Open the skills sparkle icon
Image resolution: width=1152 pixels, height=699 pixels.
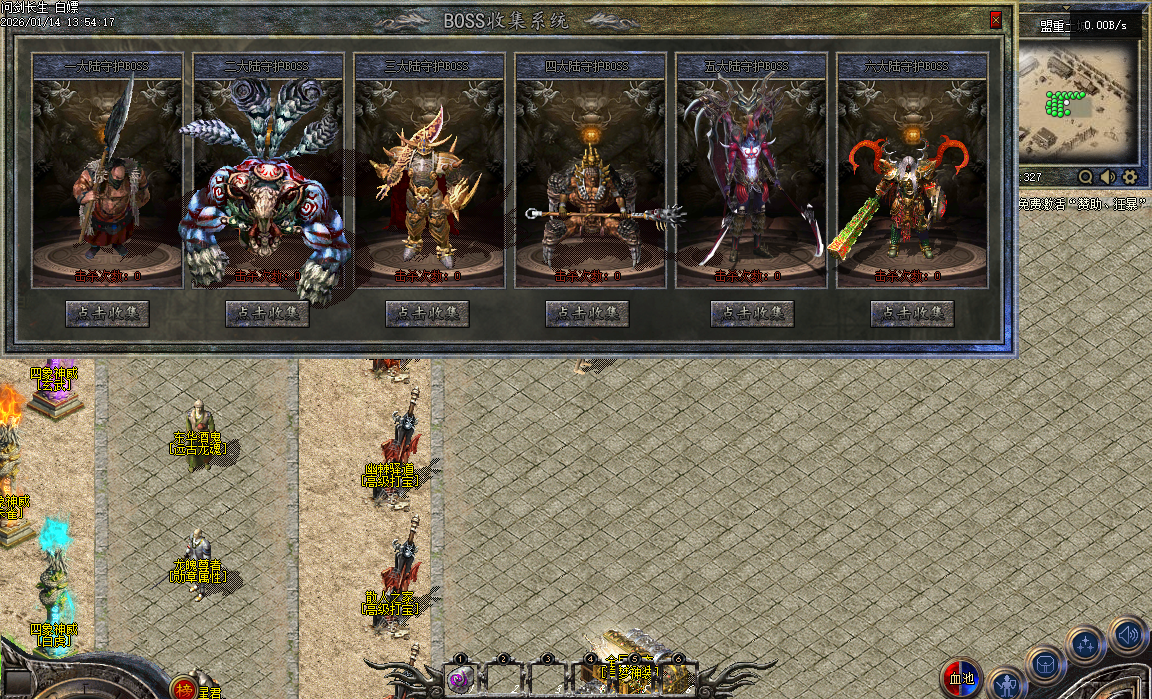(1085, 645)
